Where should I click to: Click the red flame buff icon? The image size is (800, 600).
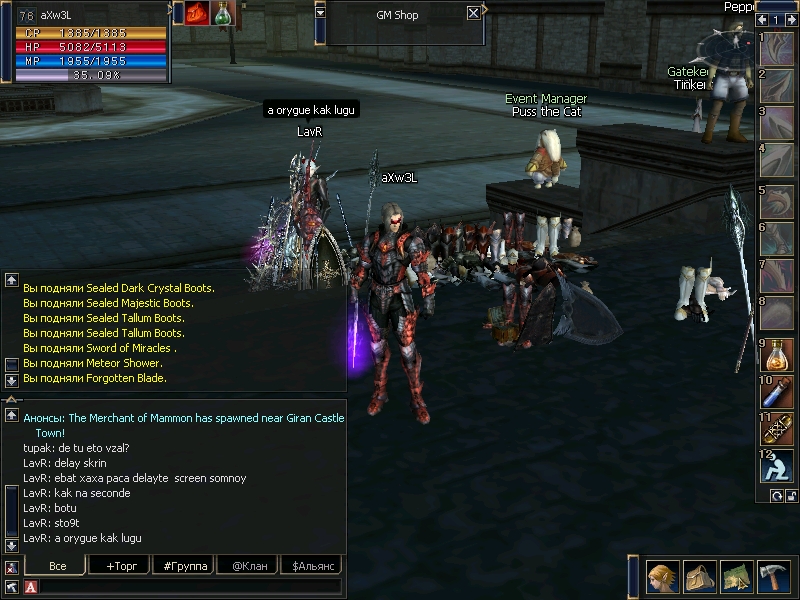coord(196,13)
